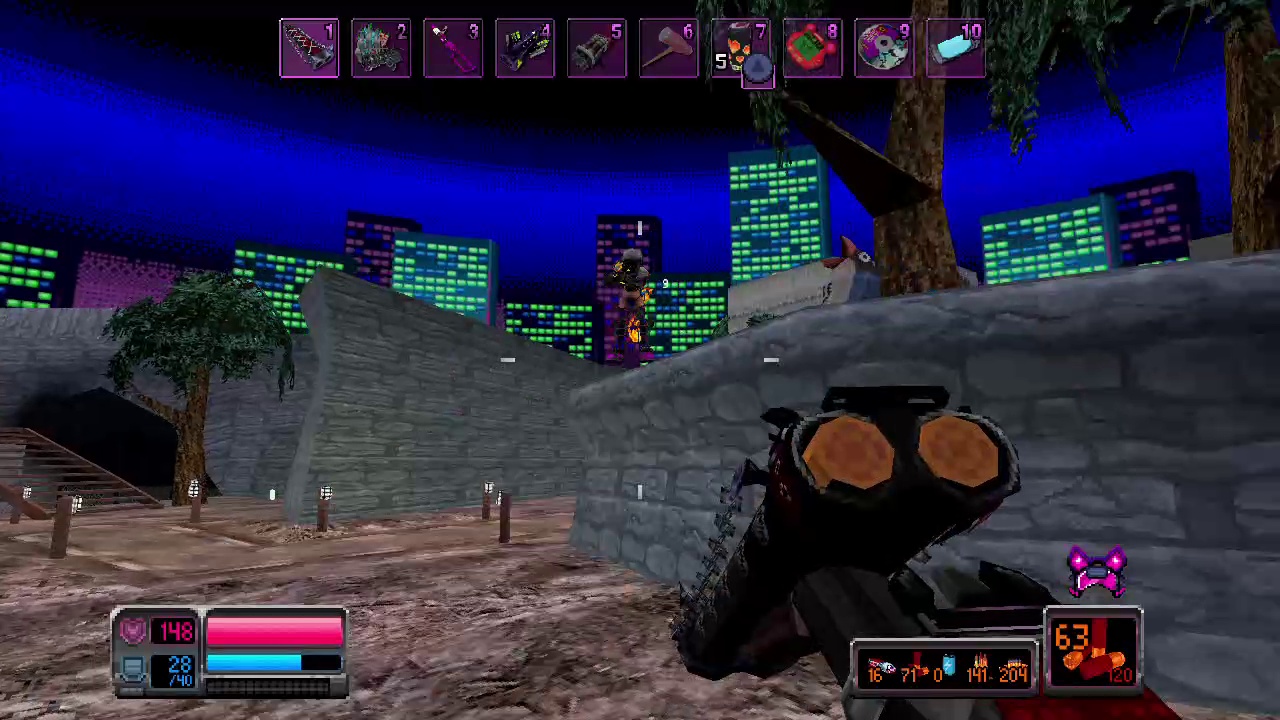The width and height of the screenshot is (1280, 720).
Task: Equip the red handheld gadget in slot 8
Action: (x=813, y=47)
